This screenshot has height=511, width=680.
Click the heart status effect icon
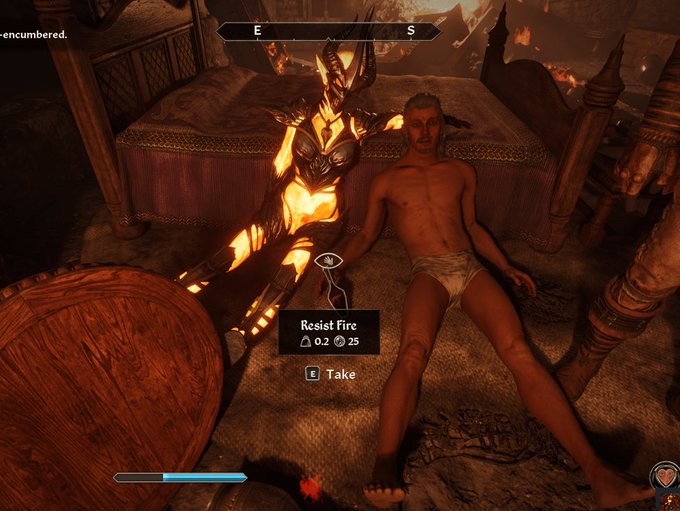click(664, 476)
